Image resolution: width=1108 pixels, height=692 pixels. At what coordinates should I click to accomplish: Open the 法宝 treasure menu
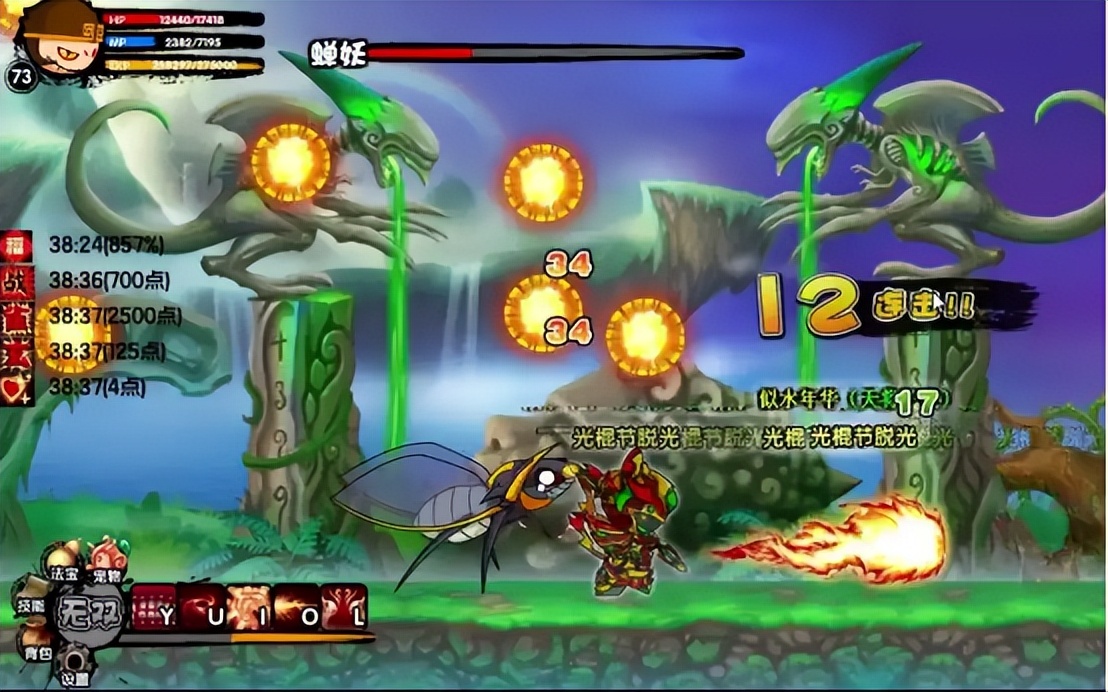pyautogui.click(x=64, y=562)
